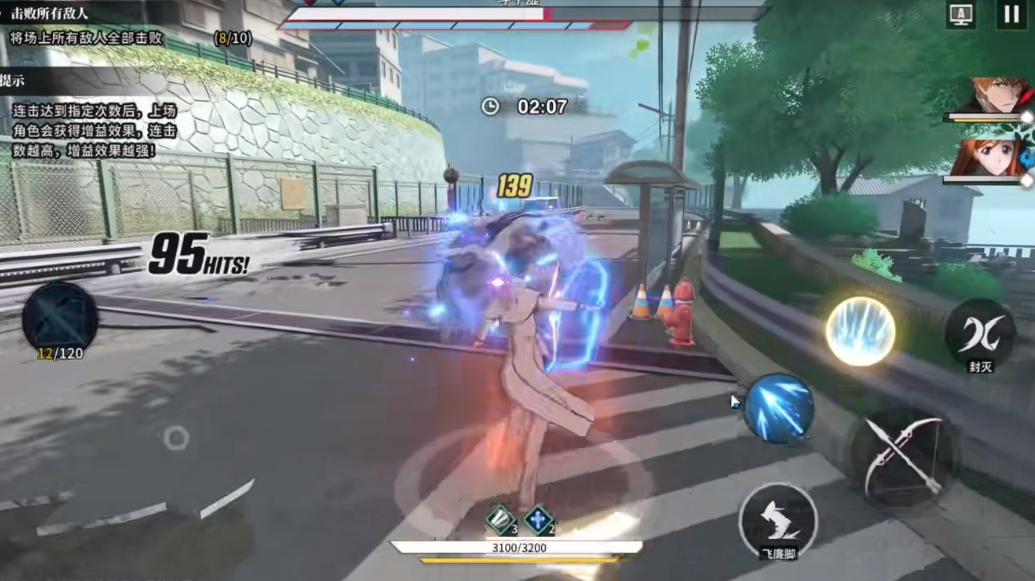
Task: Switch to the orange-haired male character portrait
Action: (993, 96)
